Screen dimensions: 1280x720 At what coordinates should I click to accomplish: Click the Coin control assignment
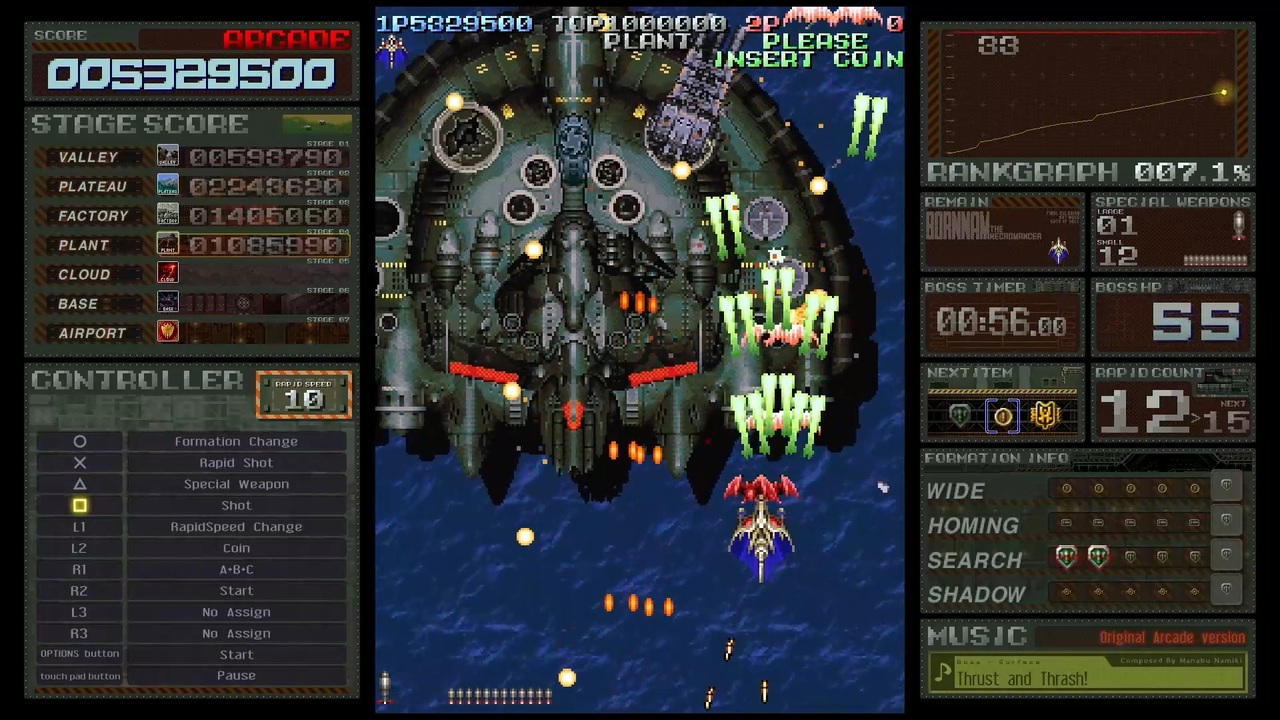pyautogui.click(x=236, y=548)
